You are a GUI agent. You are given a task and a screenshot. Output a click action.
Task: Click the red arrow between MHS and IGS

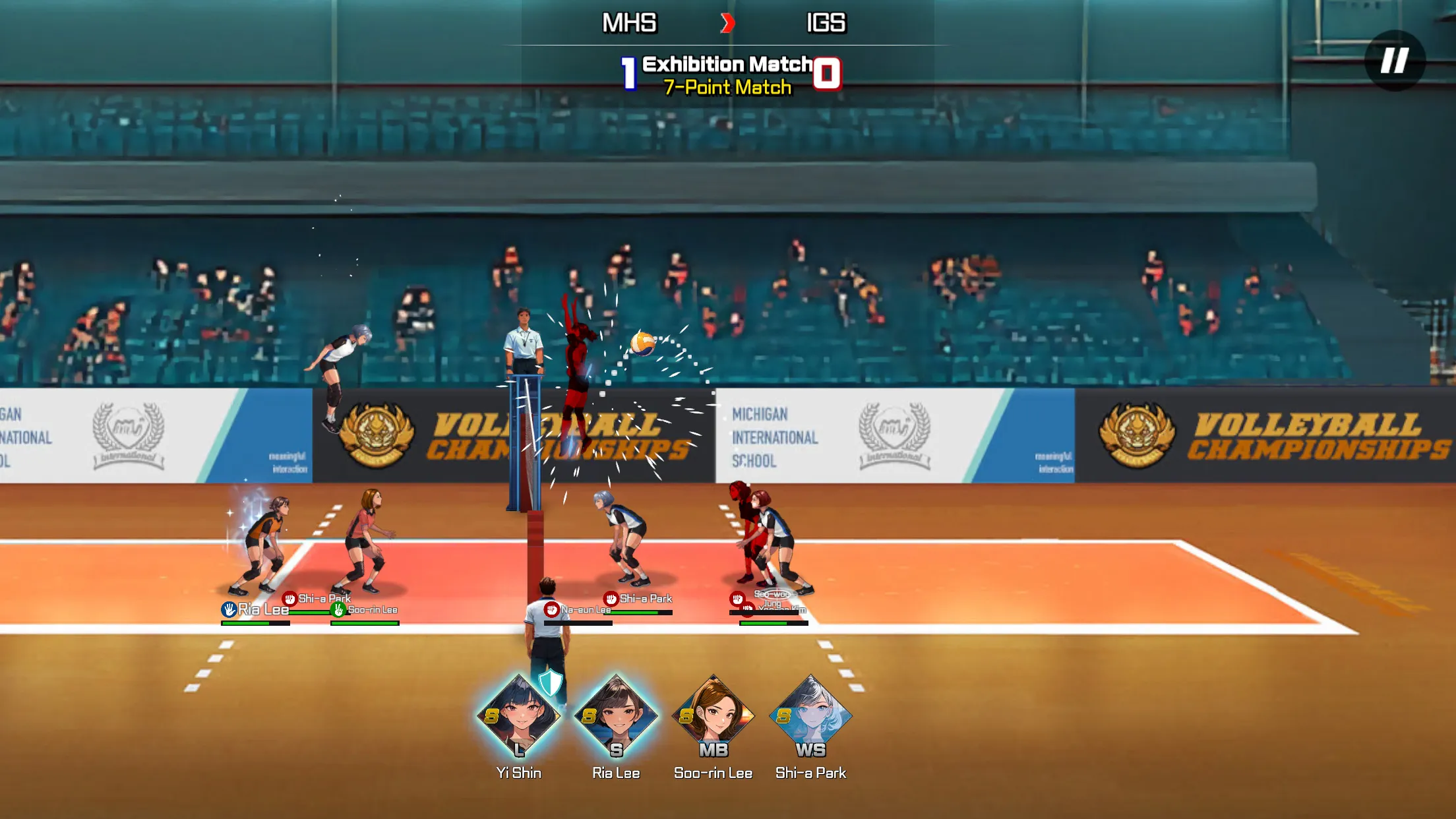728,22
